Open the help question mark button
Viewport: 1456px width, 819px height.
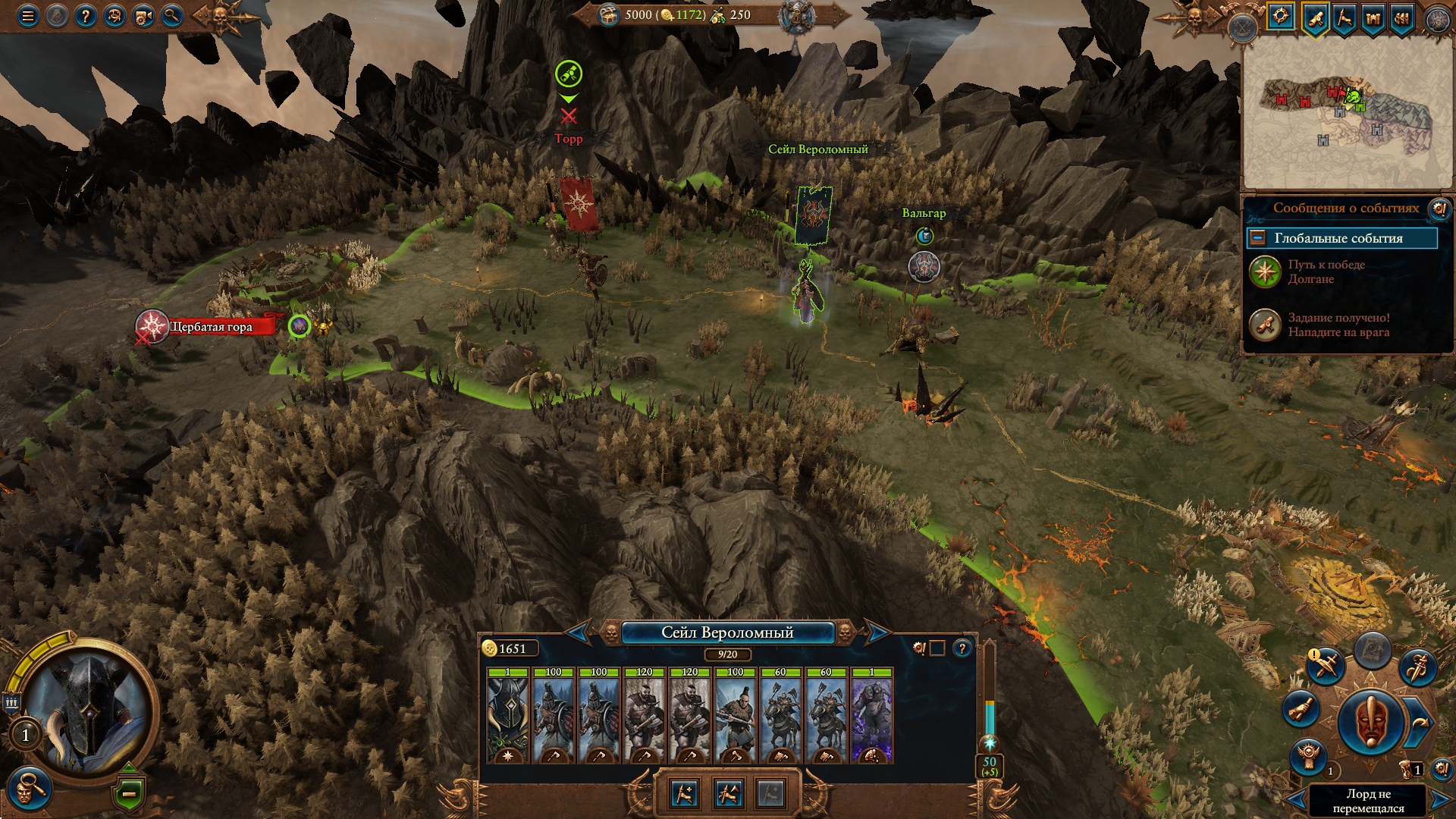pyautogui.click(x=86, y=15)
